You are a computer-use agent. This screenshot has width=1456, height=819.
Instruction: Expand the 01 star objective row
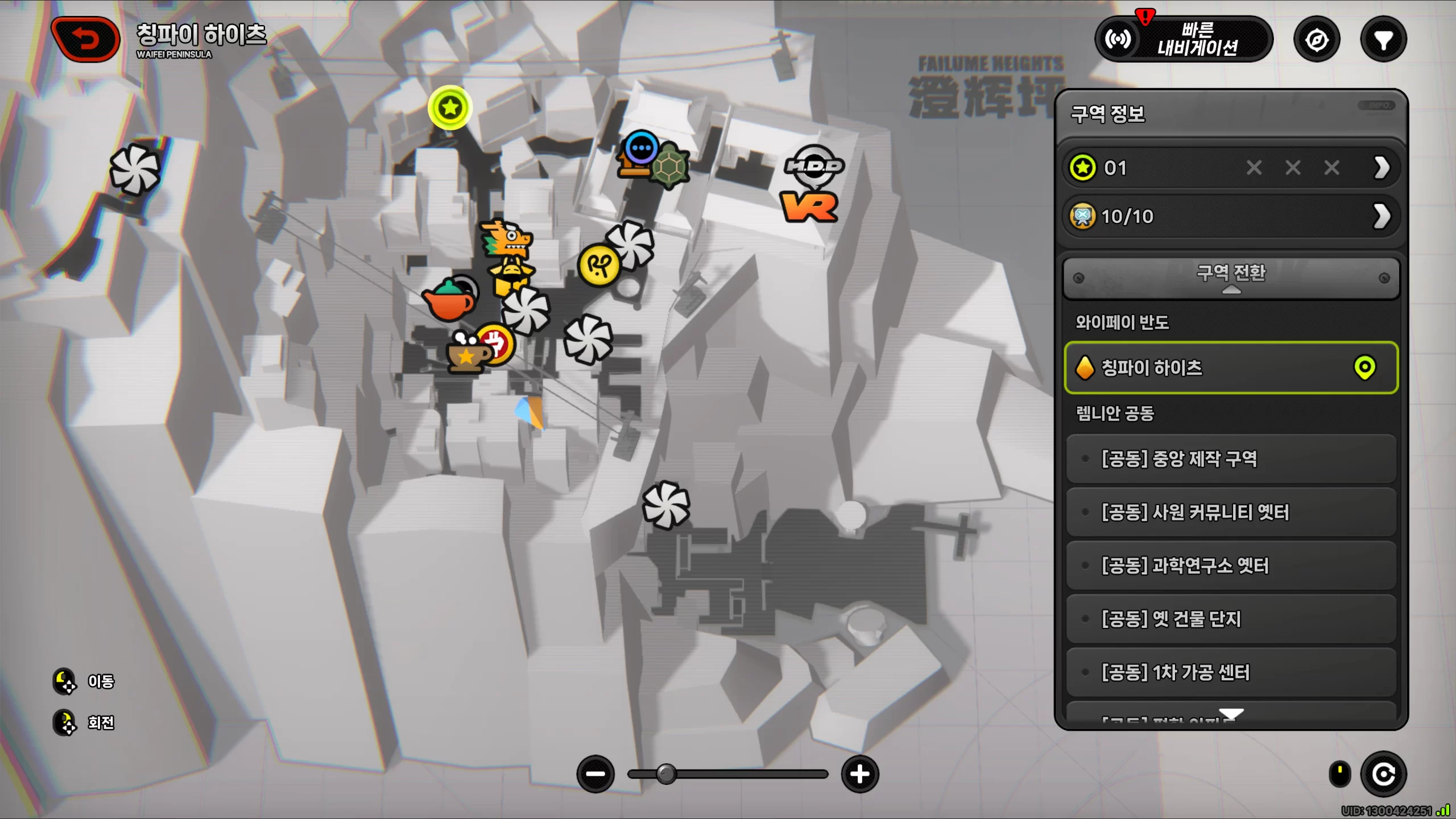pos(1231,168)
